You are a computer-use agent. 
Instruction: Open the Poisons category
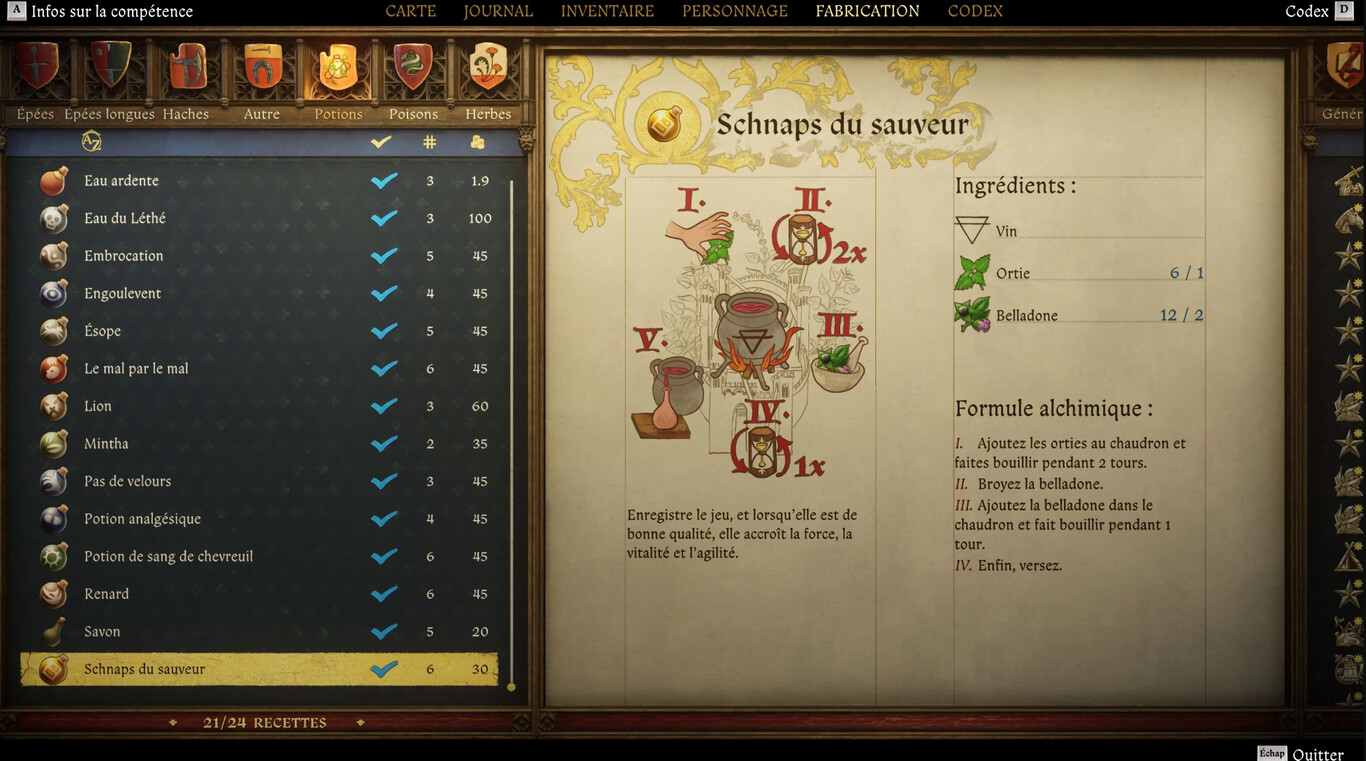click(x=413, y=70)
